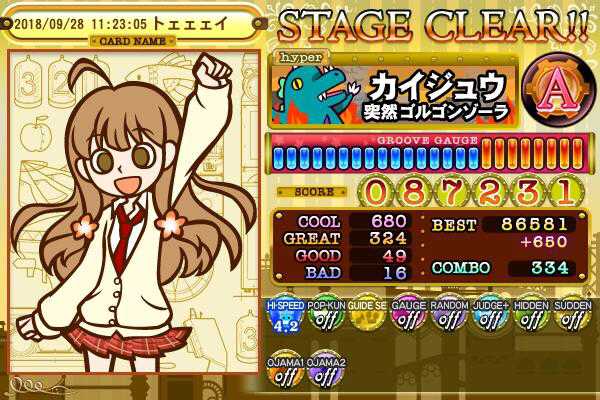Screen dimensions: 600x400
Task: Select the HI-SPEED 4.2 option icon
Action: tap(282, 319)
